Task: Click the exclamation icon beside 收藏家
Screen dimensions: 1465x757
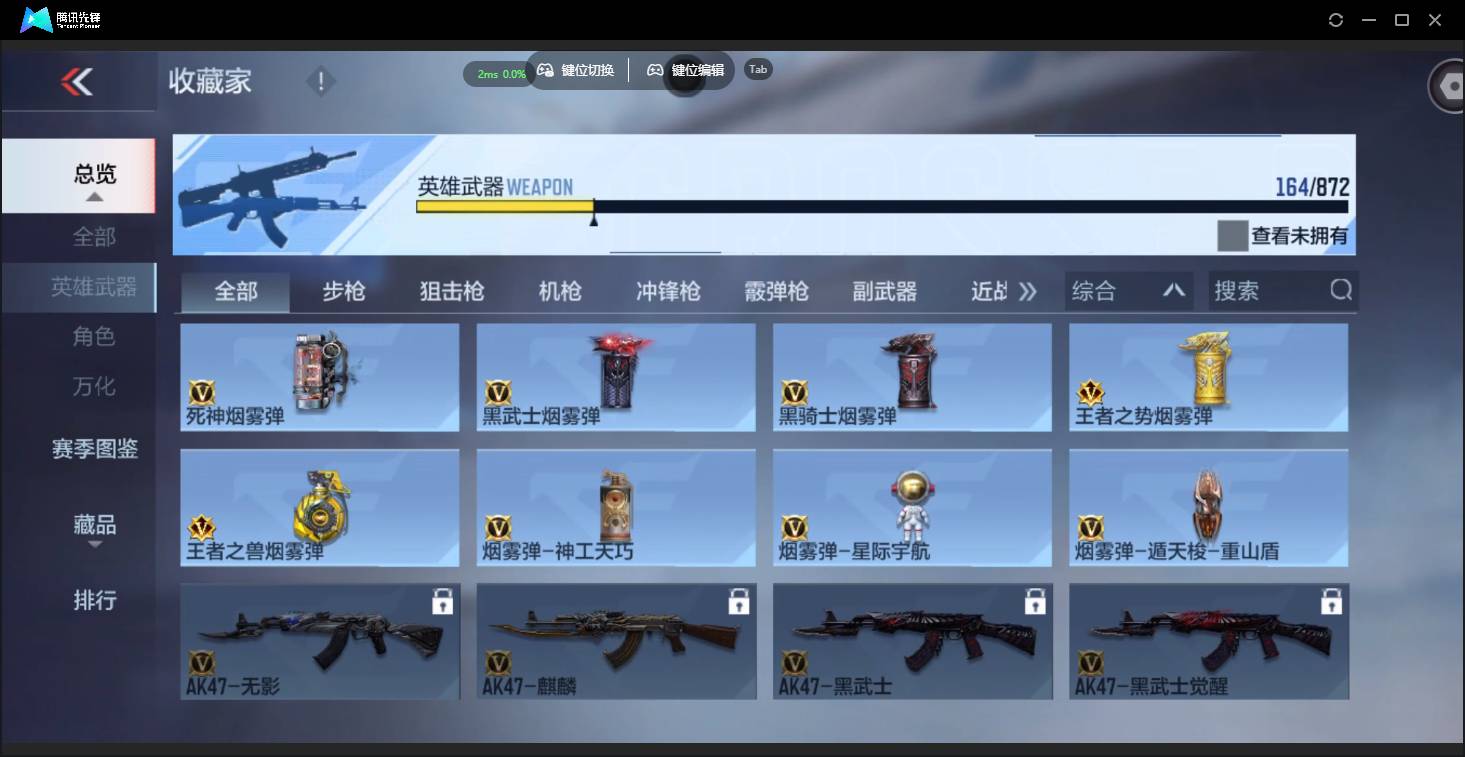Action: 319,79
